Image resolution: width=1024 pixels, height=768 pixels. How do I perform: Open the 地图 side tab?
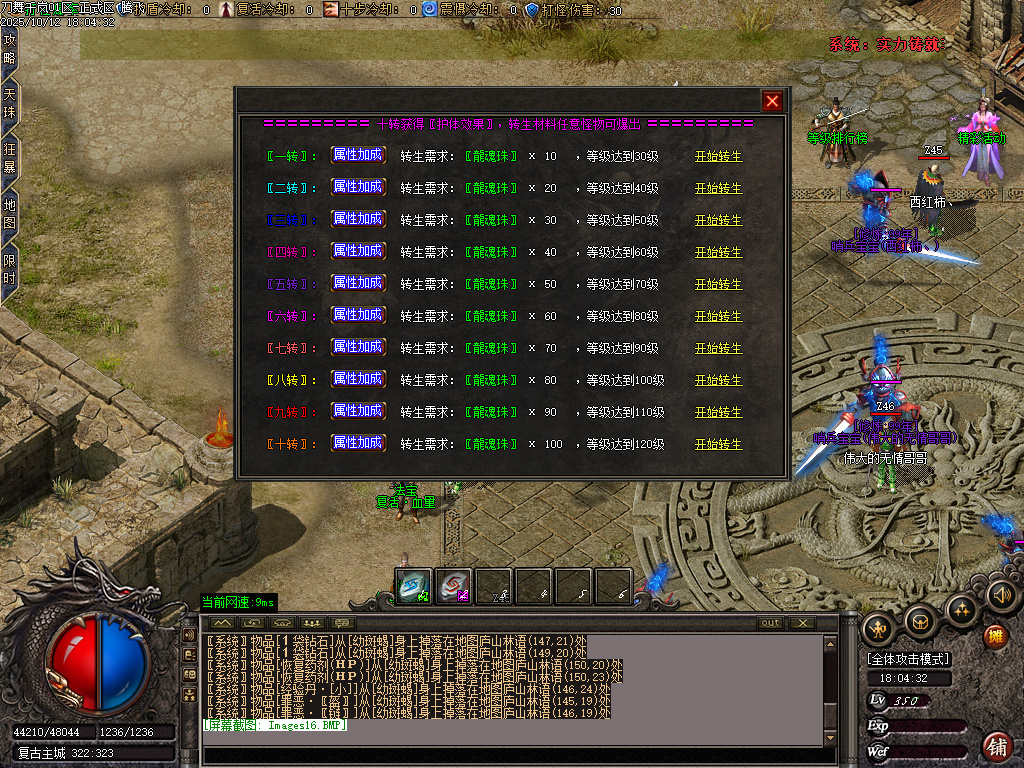click(10, 214)
